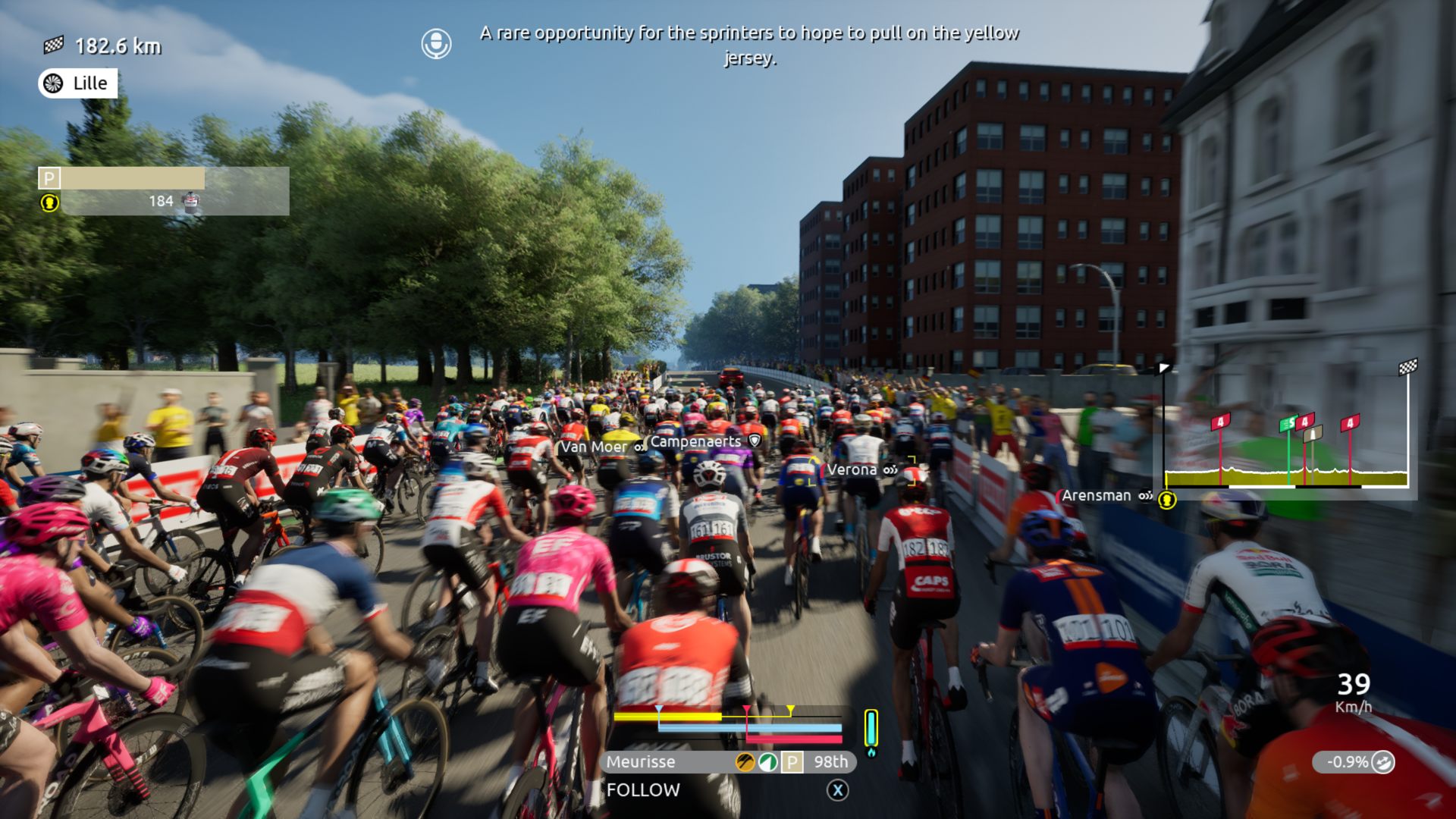This screenshot has width=1456, height=819.
Task: Click the commentary microphone icon
Action: coord(436,44)
